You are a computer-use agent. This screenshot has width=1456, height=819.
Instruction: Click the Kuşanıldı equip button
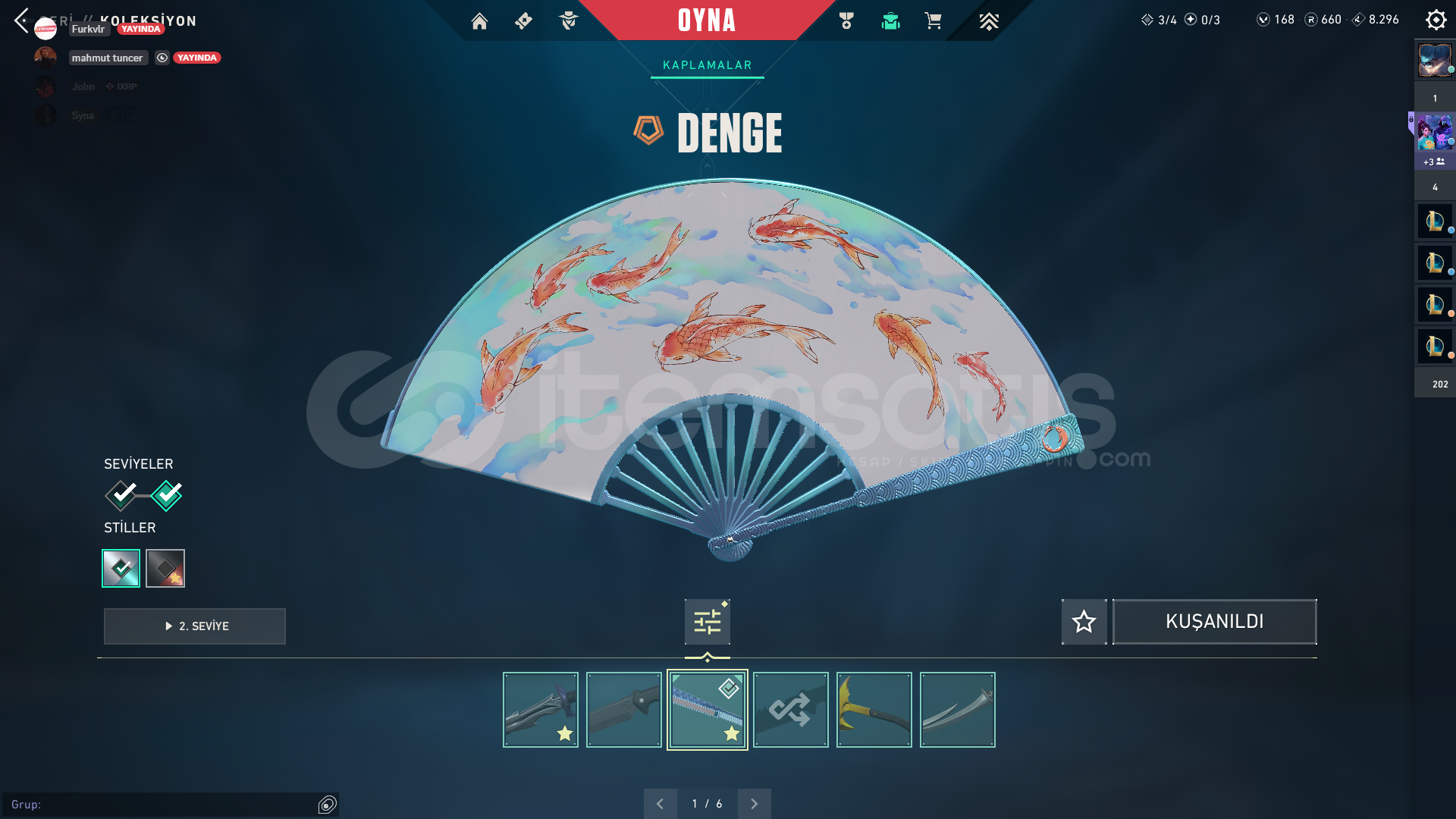[x=1214, y=622]
